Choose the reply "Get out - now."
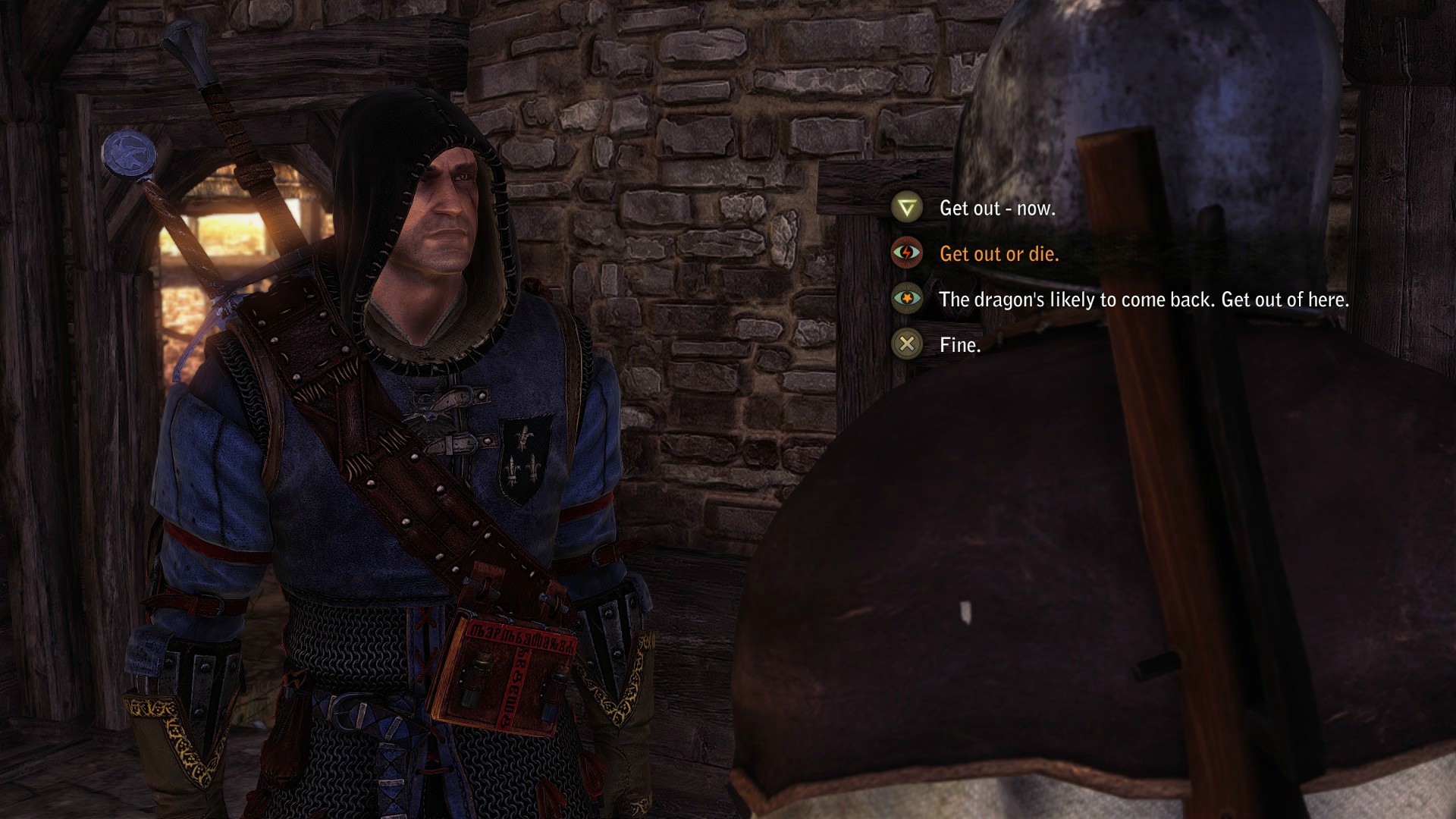 coord(996,209)
